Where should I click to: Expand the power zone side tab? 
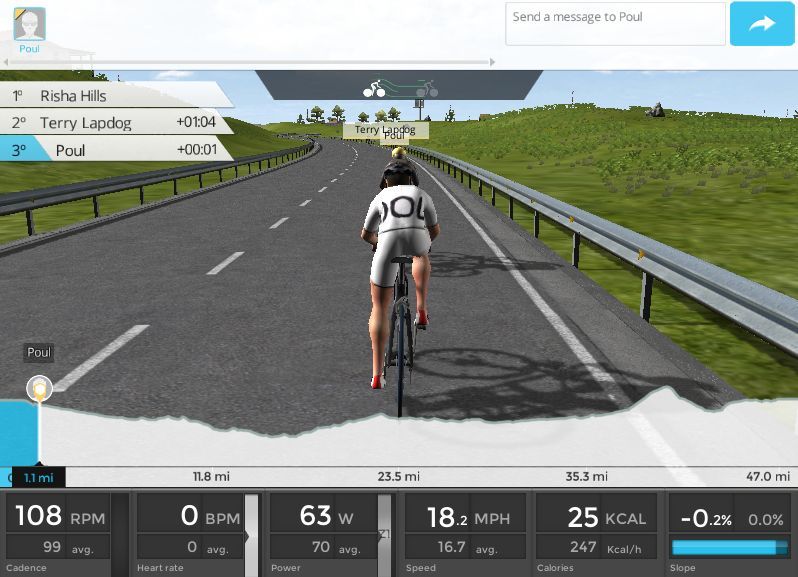[x=384, y=535]
